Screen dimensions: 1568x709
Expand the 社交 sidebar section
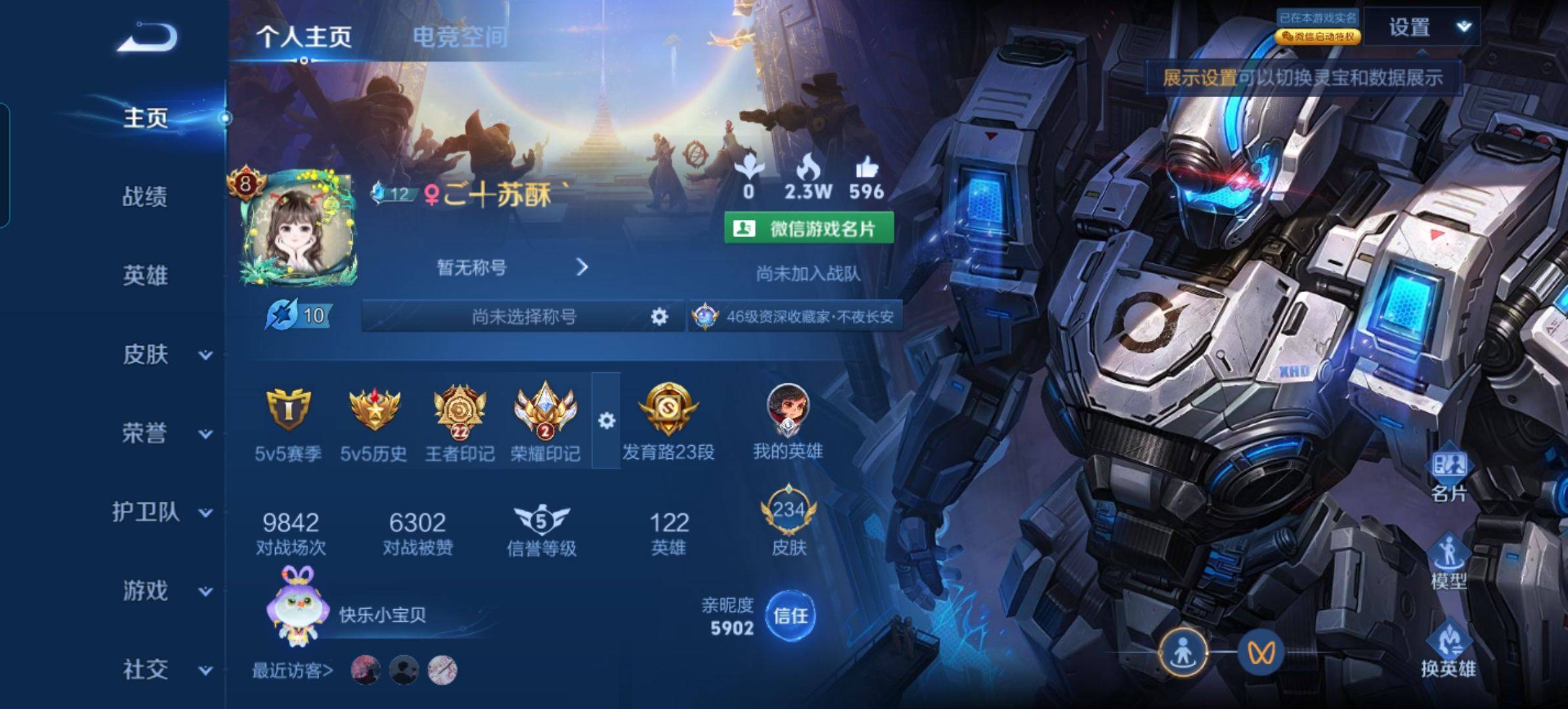point(164,670)
